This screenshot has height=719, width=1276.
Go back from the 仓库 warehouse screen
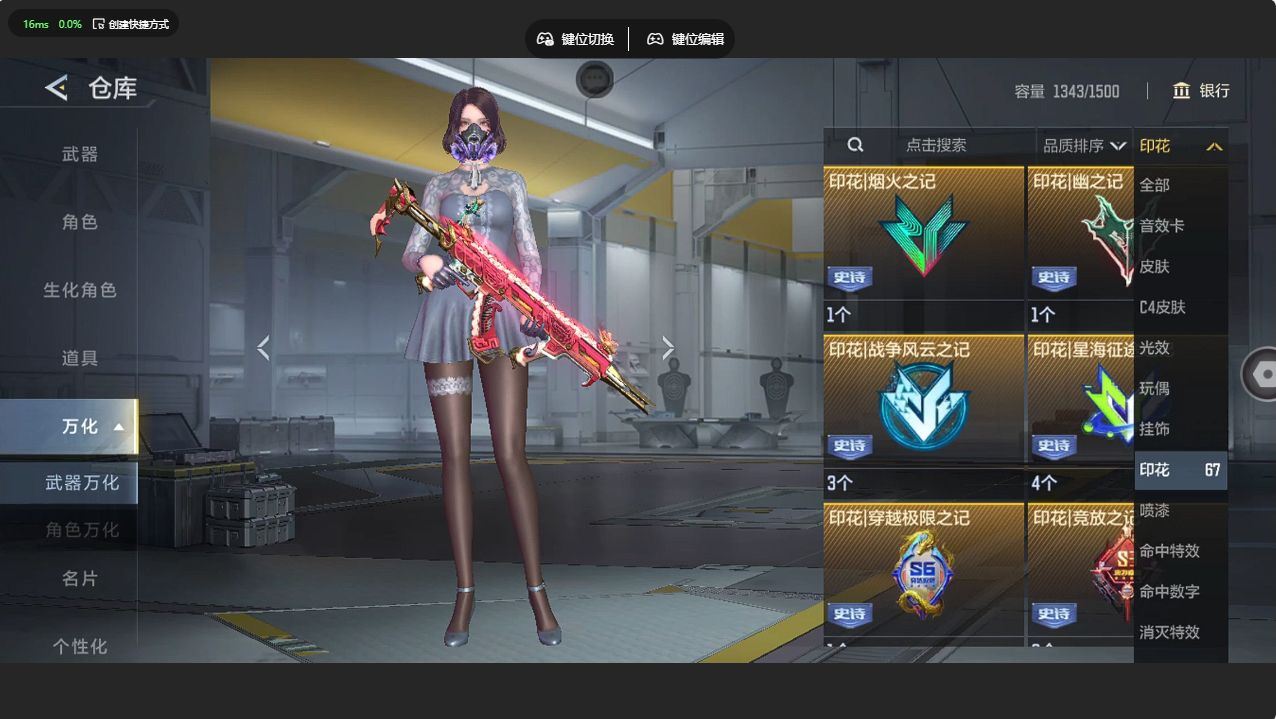pyautogui.click(x=56, y=88)
